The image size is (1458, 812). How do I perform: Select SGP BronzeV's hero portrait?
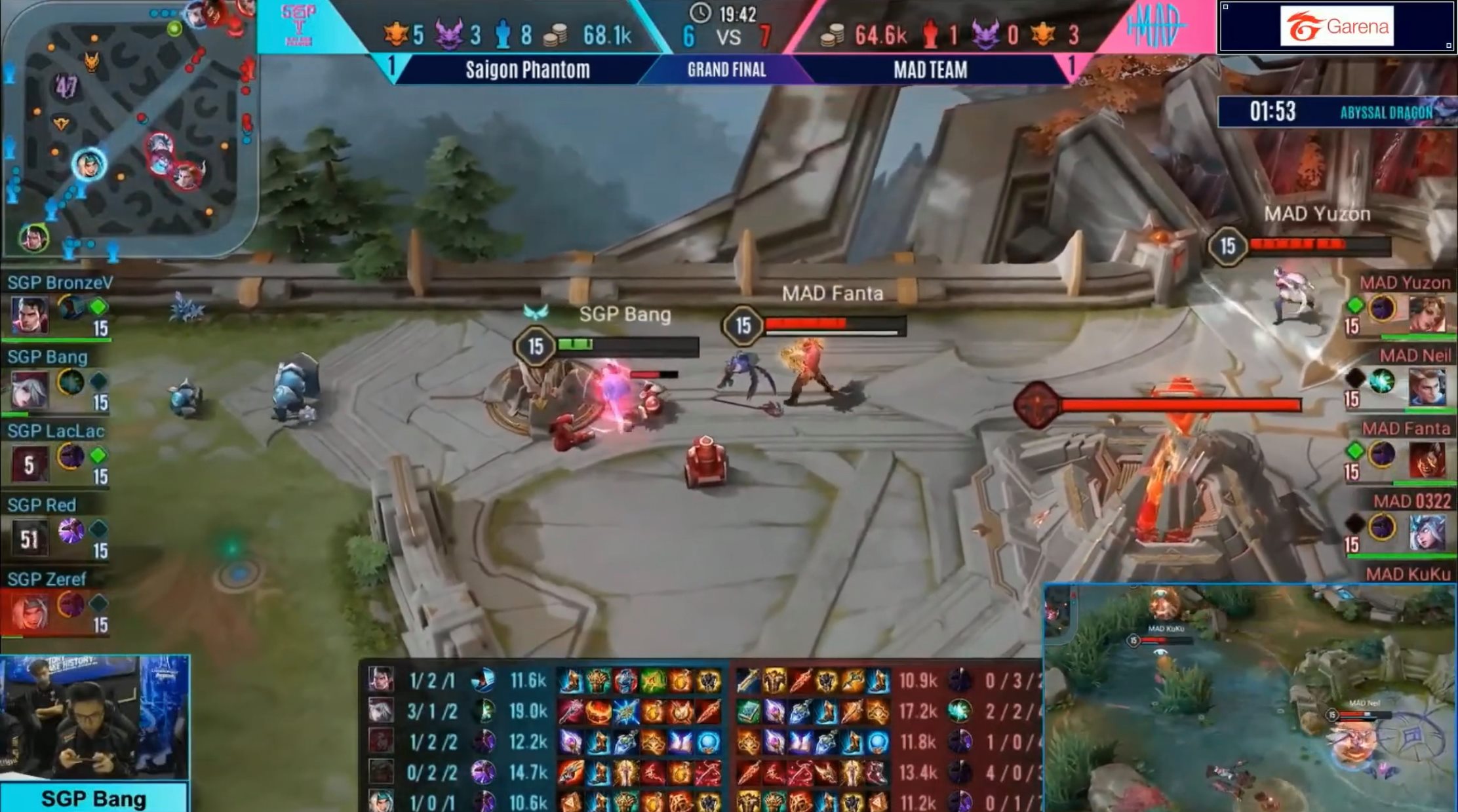(x=30, y=316)
